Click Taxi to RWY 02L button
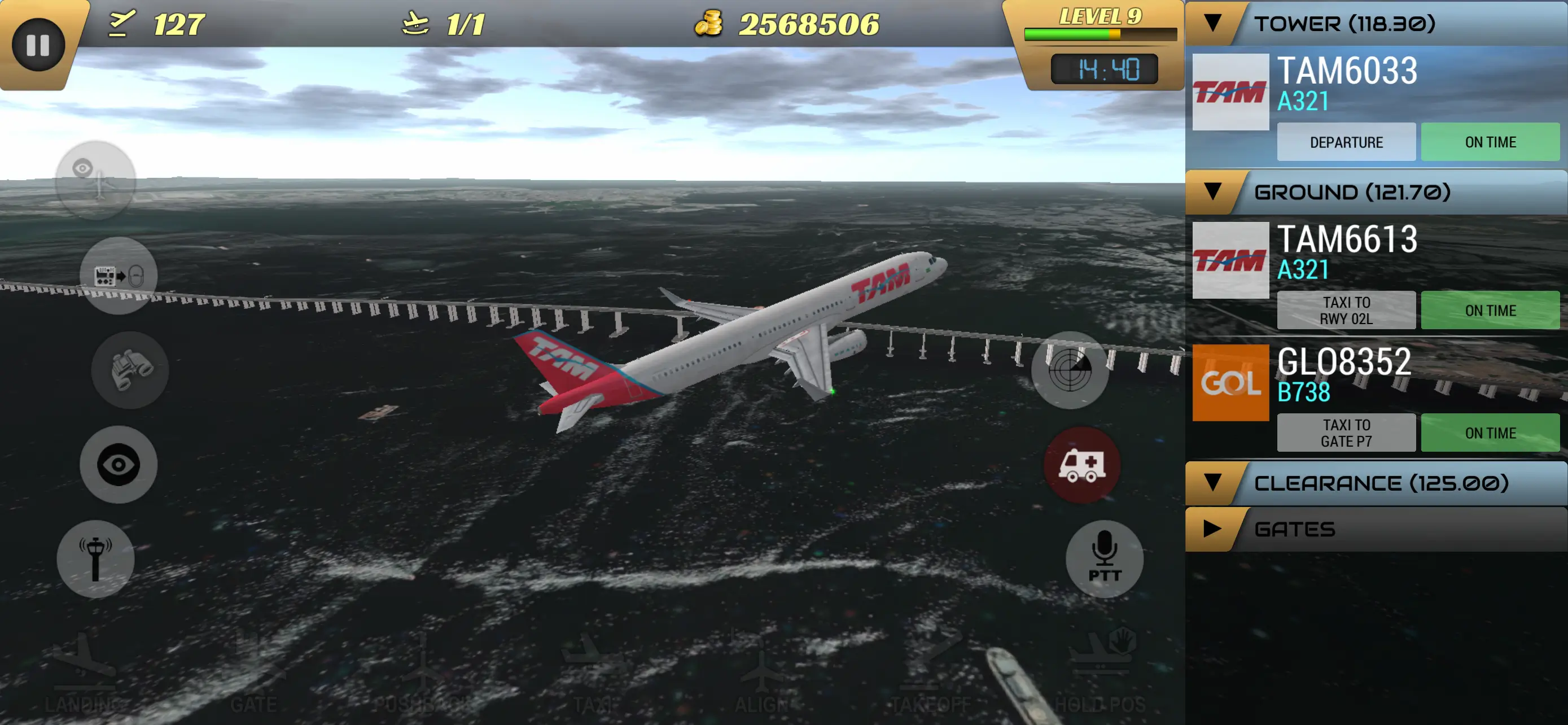 [1346, 311]
